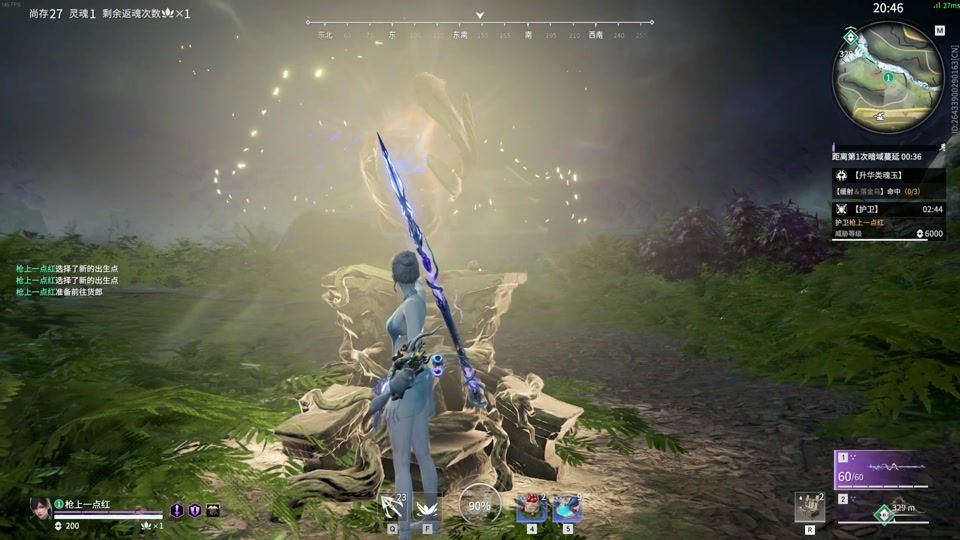Click the 90% circular stamina gauge
This screenshot has height=540, width=960.
pyautogui.click(x=479, y=506)
